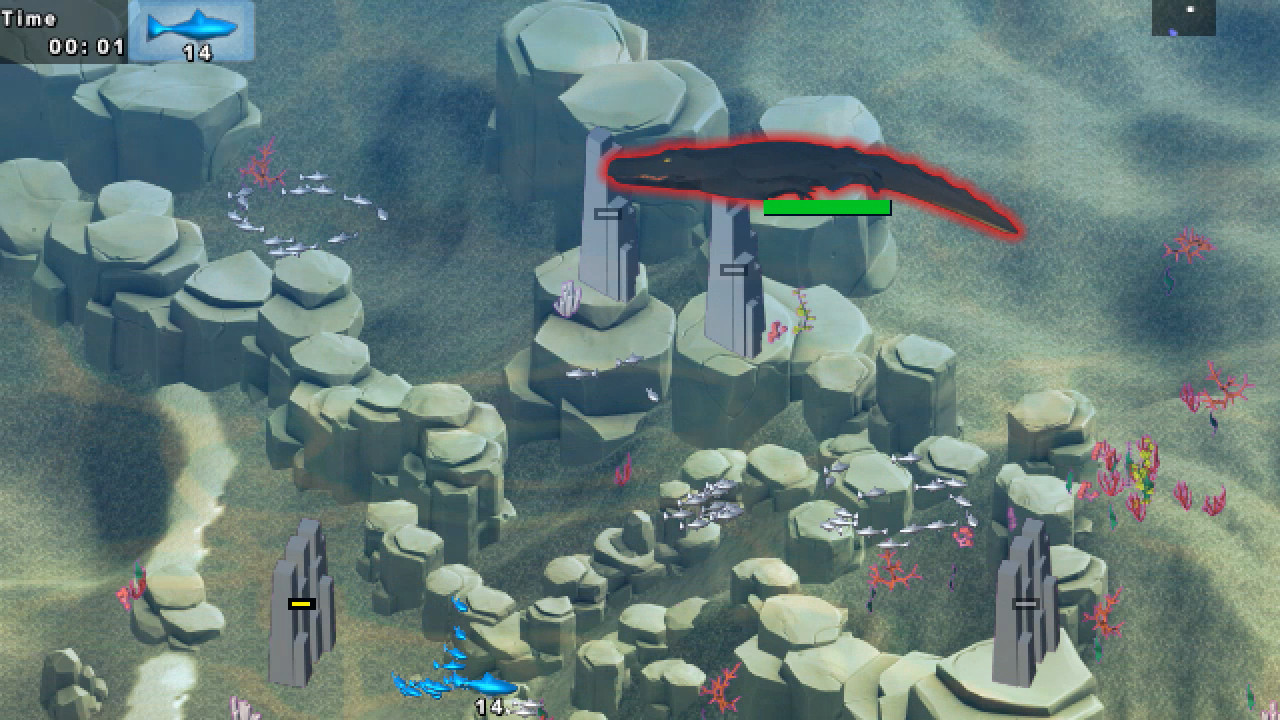Image resolution: width=1280 pixels, height=720 pixels.
Task: Open the minimap panel
Action: coord(1183,18)
